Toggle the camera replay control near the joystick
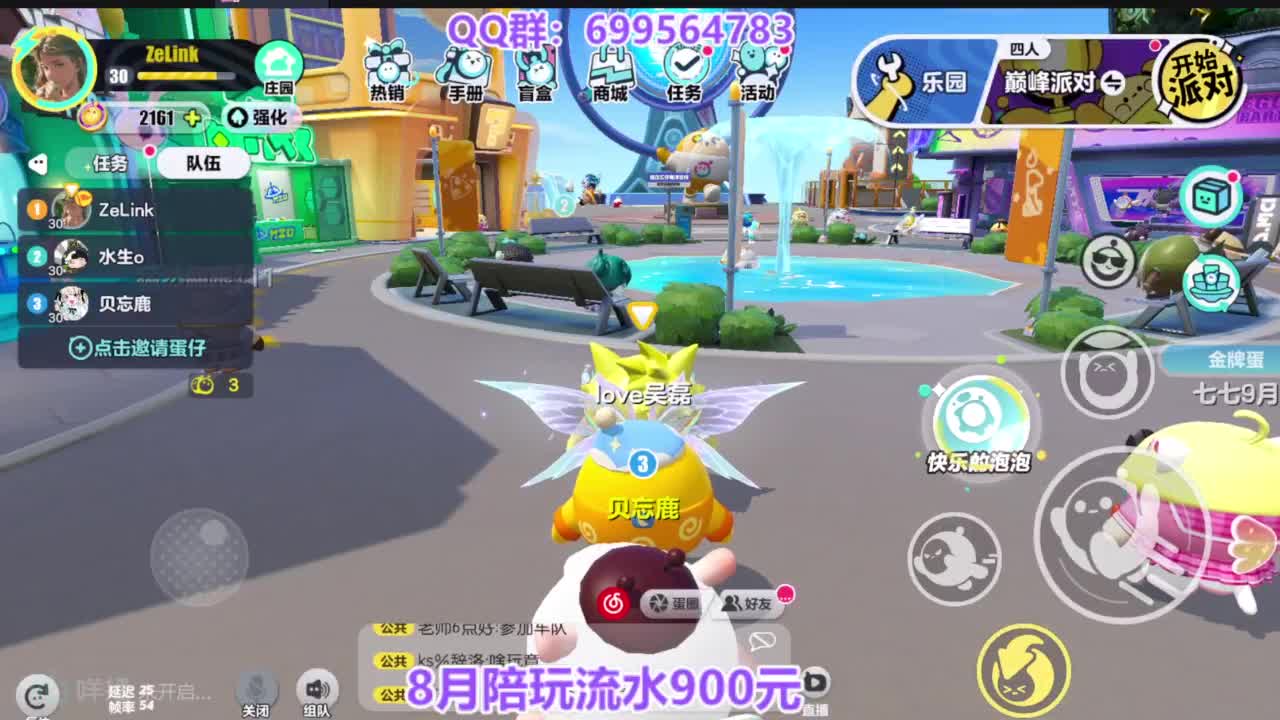The width and height of the screenshot is (1280, 720). tap(37, 694)
